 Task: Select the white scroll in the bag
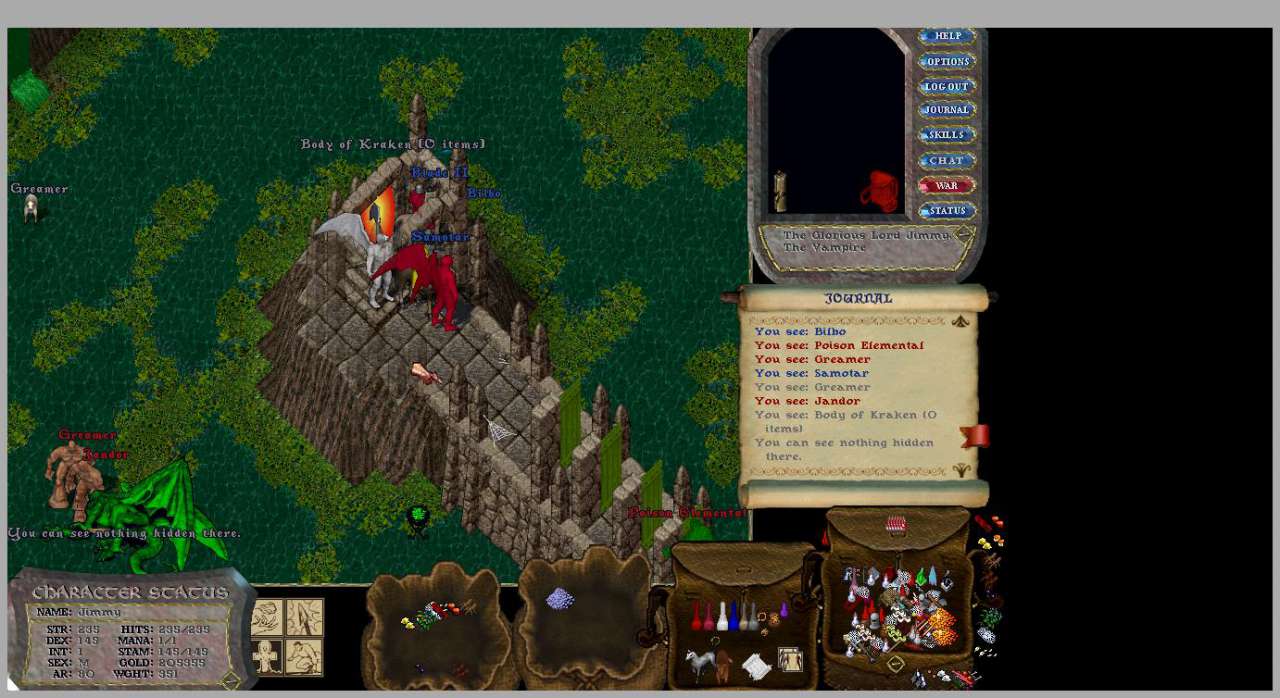coord(757,666)
